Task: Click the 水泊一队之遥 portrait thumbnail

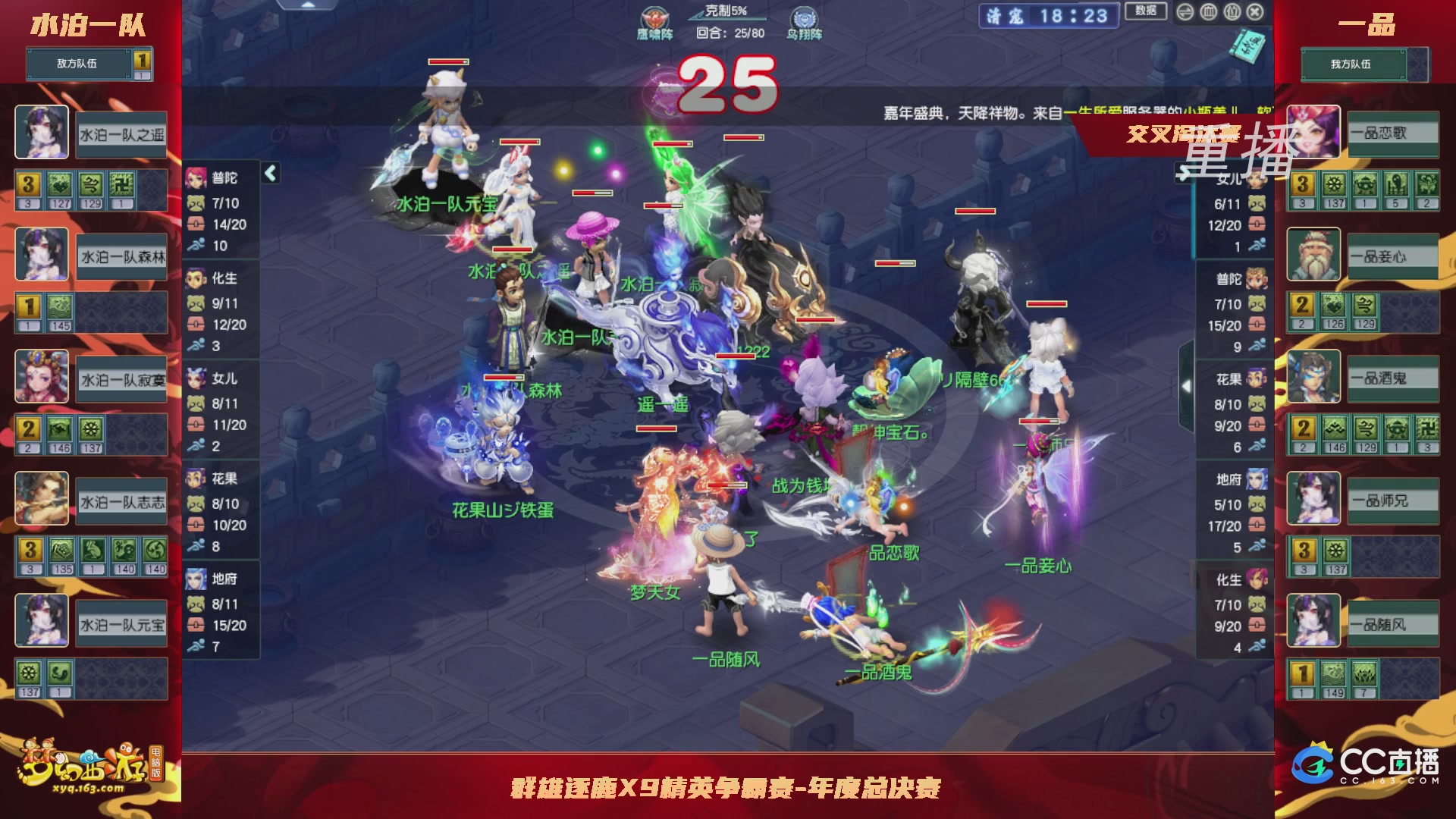Action: [x=42, y=132]
